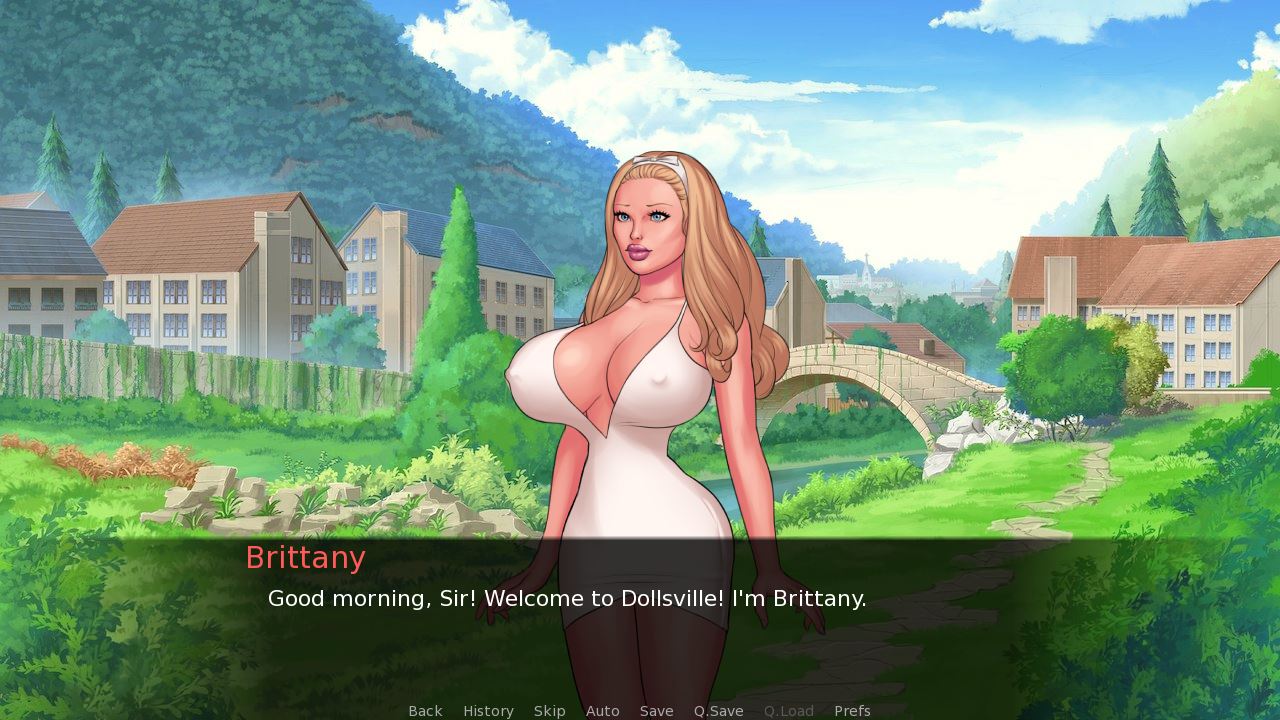Quick save with Q.Save
This screenshot has height=720, width=1280.
pos(718,711)
